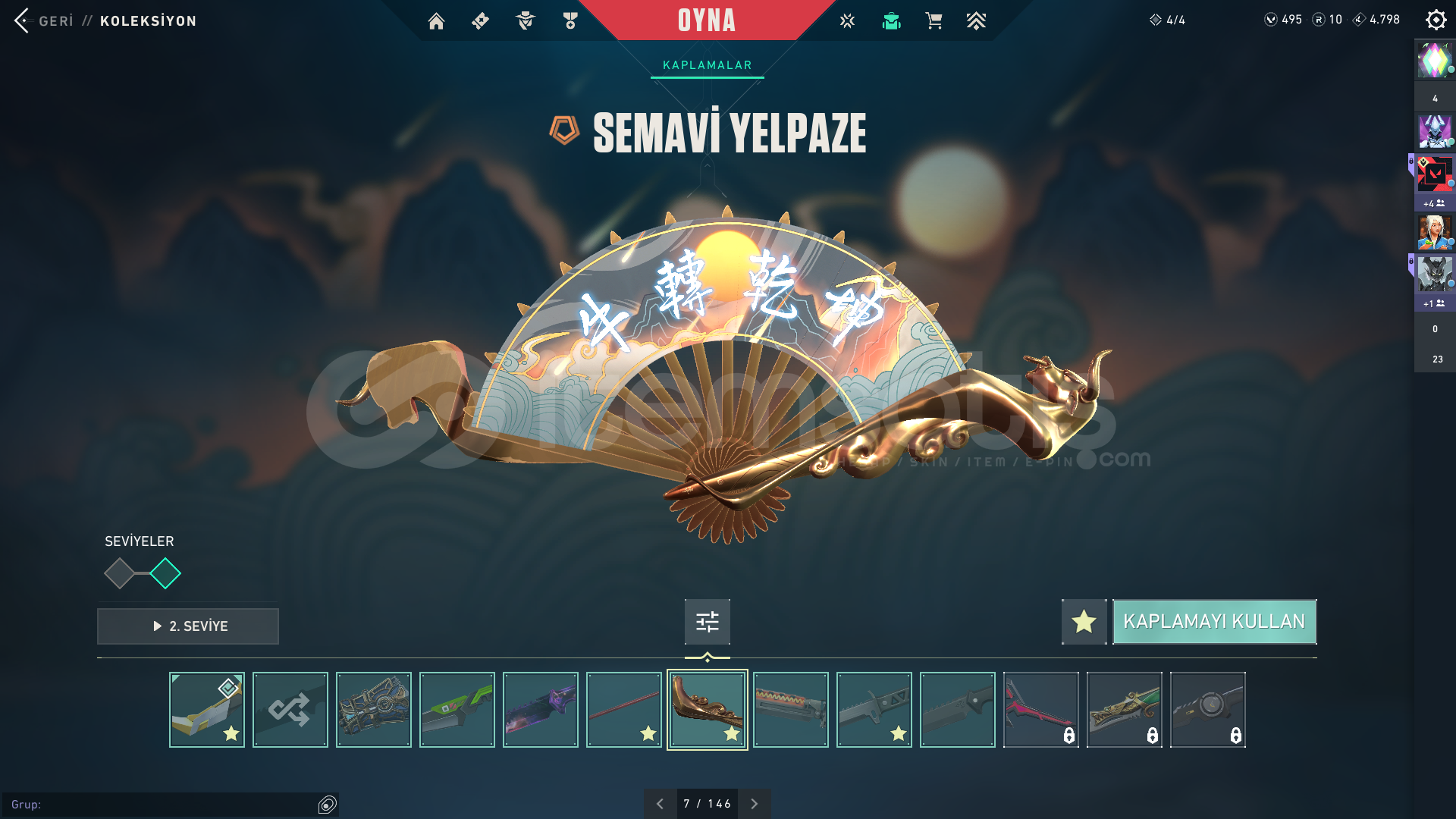
Task: Play the 2. Seviye preview
Action: tap(188, 626)
